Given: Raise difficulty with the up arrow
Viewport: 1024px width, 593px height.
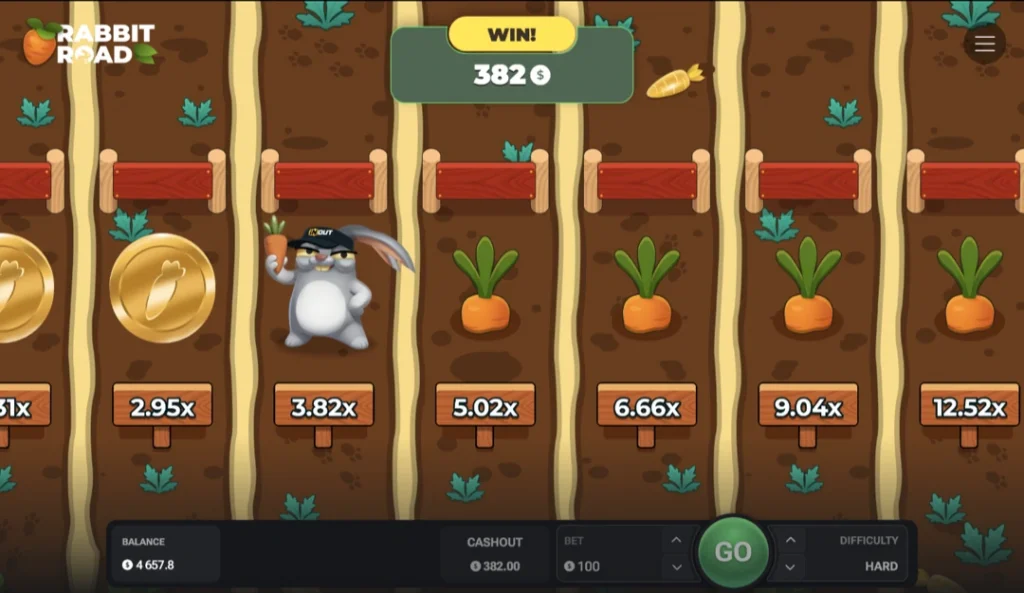Looking at the screenshot, I should click(x=790, y=540).
